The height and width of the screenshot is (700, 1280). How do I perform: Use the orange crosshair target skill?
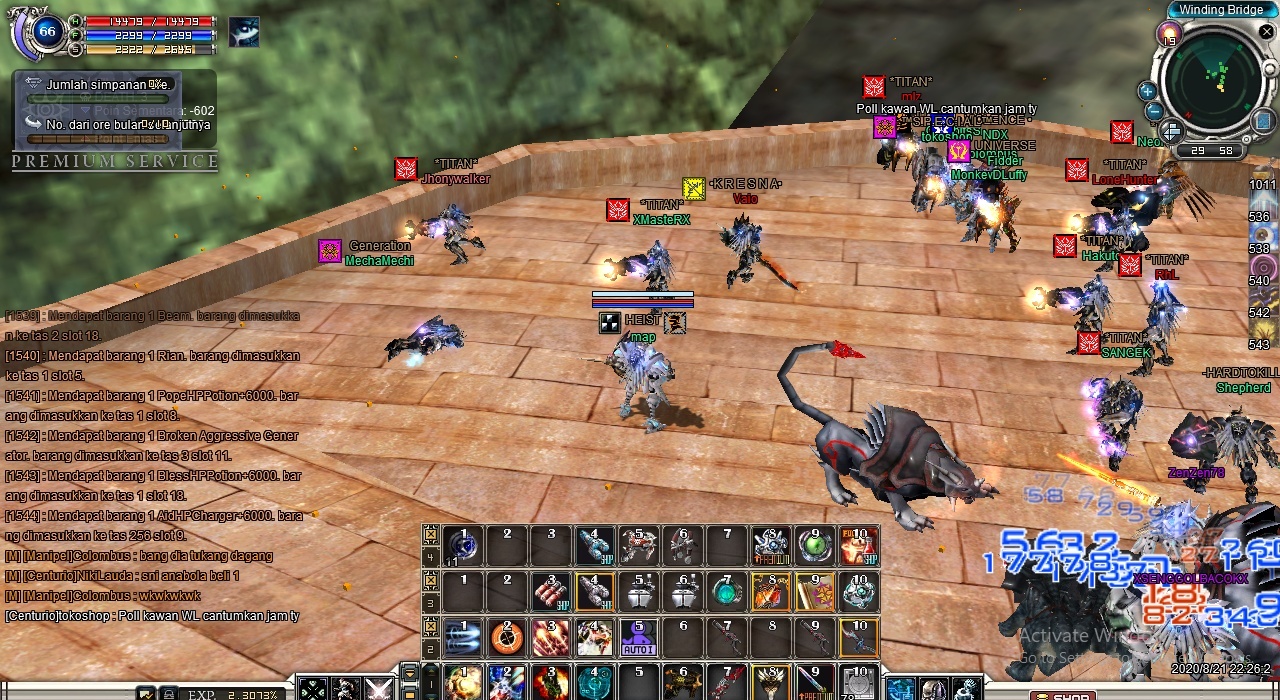[506, 637]
